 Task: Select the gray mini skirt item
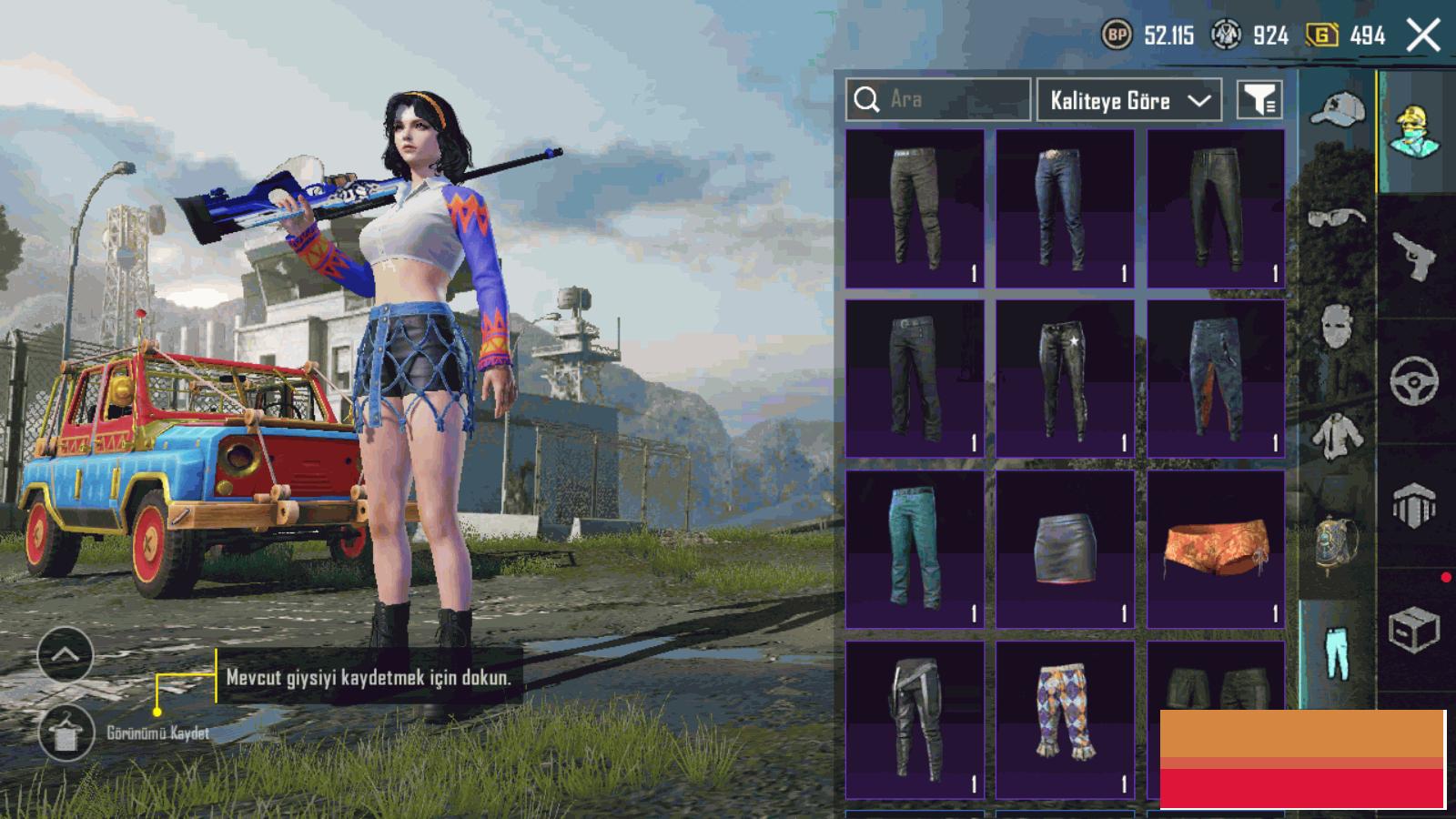pos(1065,550)
